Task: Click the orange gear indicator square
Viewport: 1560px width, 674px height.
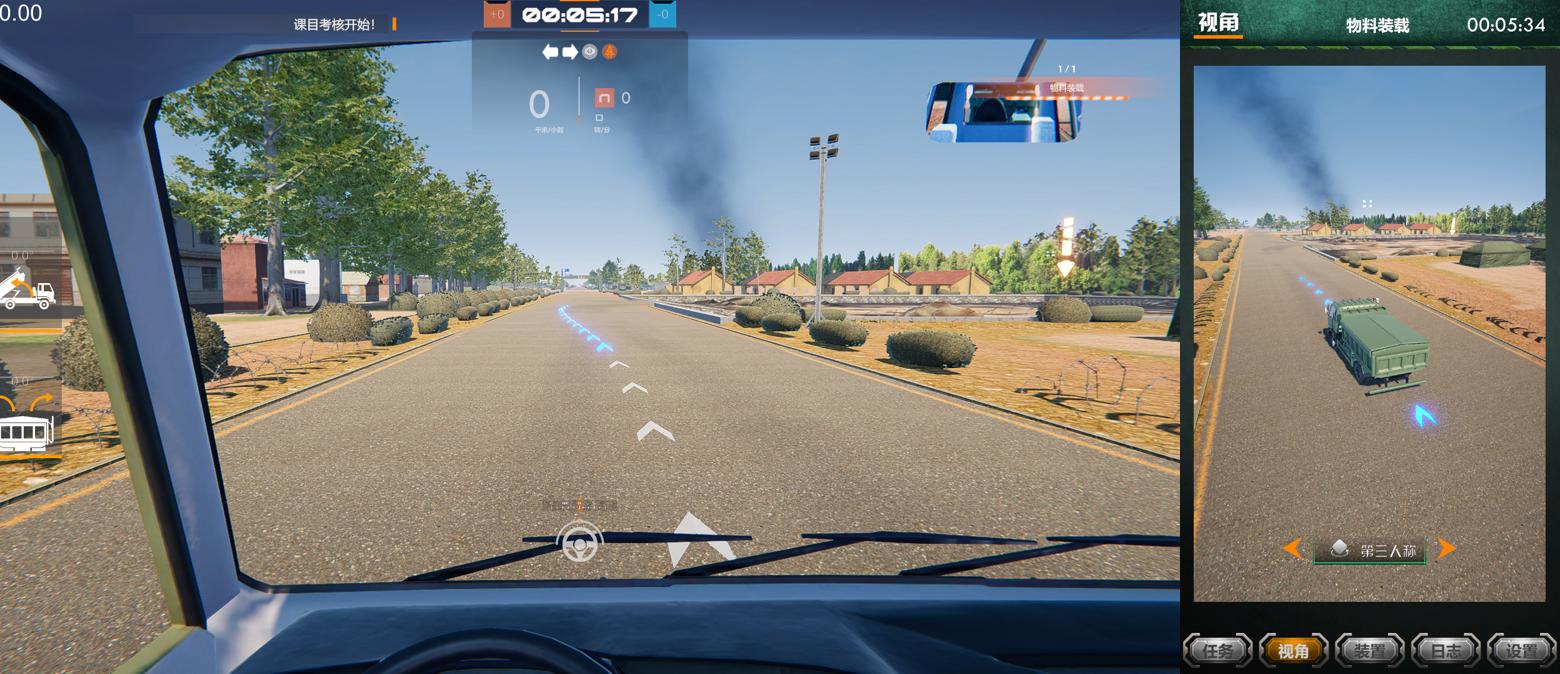Action: (604, 97)
